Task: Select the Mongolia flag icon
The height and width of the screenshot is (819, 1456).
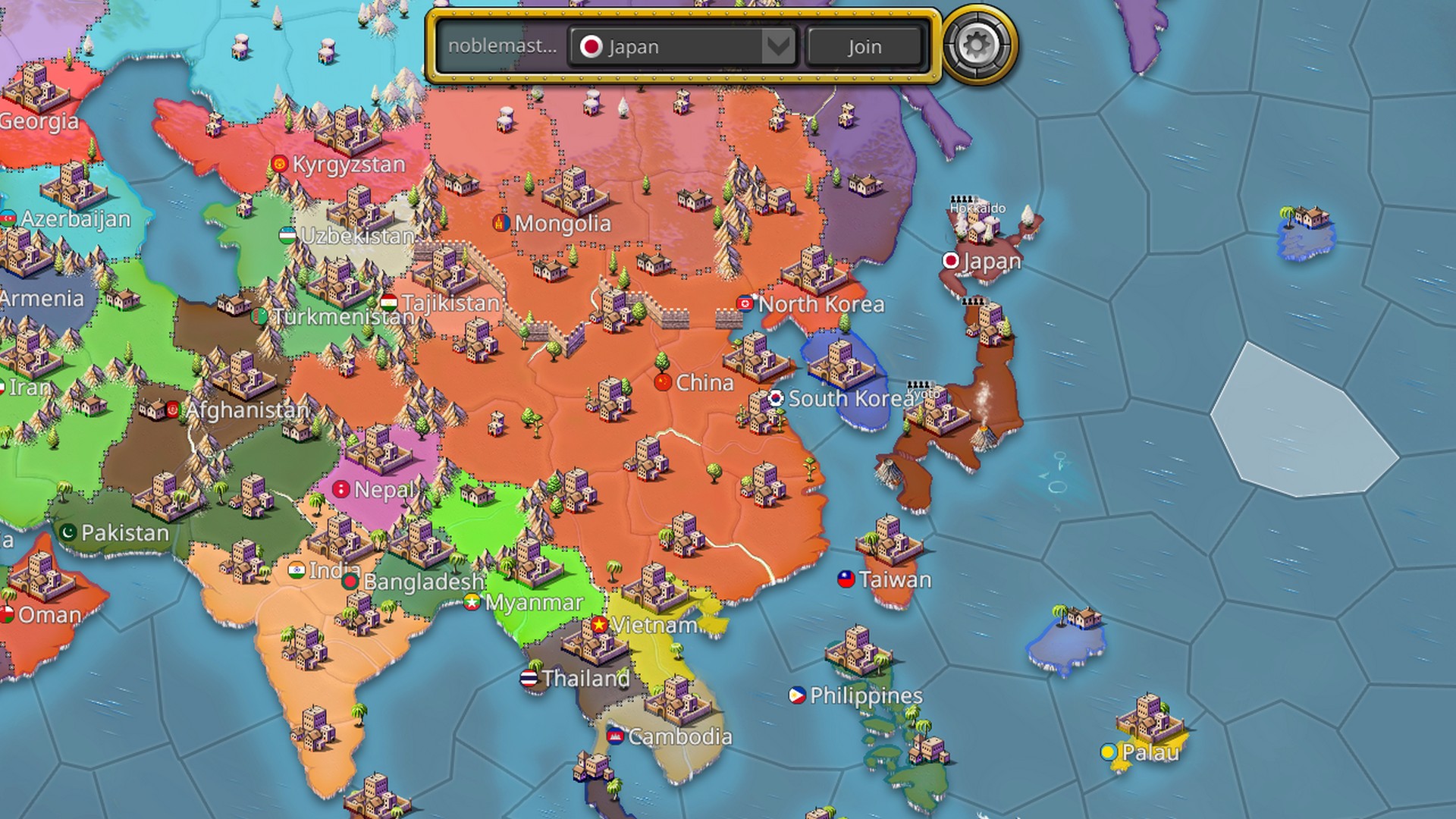Action: [500, 224]
